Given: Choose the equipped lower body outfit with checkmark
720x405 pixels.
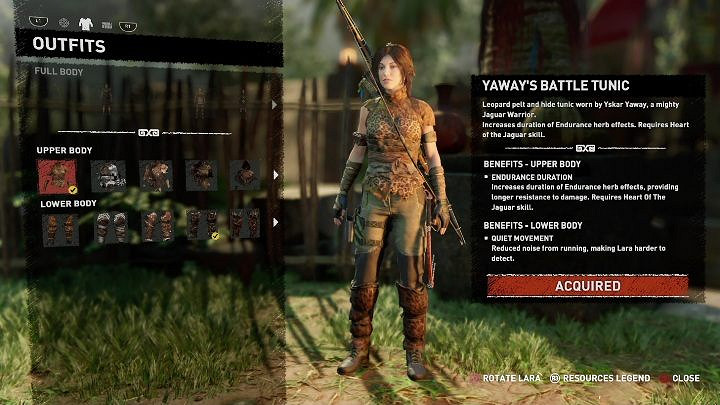Looking at the screenshot, I should (x=199, y=225).
